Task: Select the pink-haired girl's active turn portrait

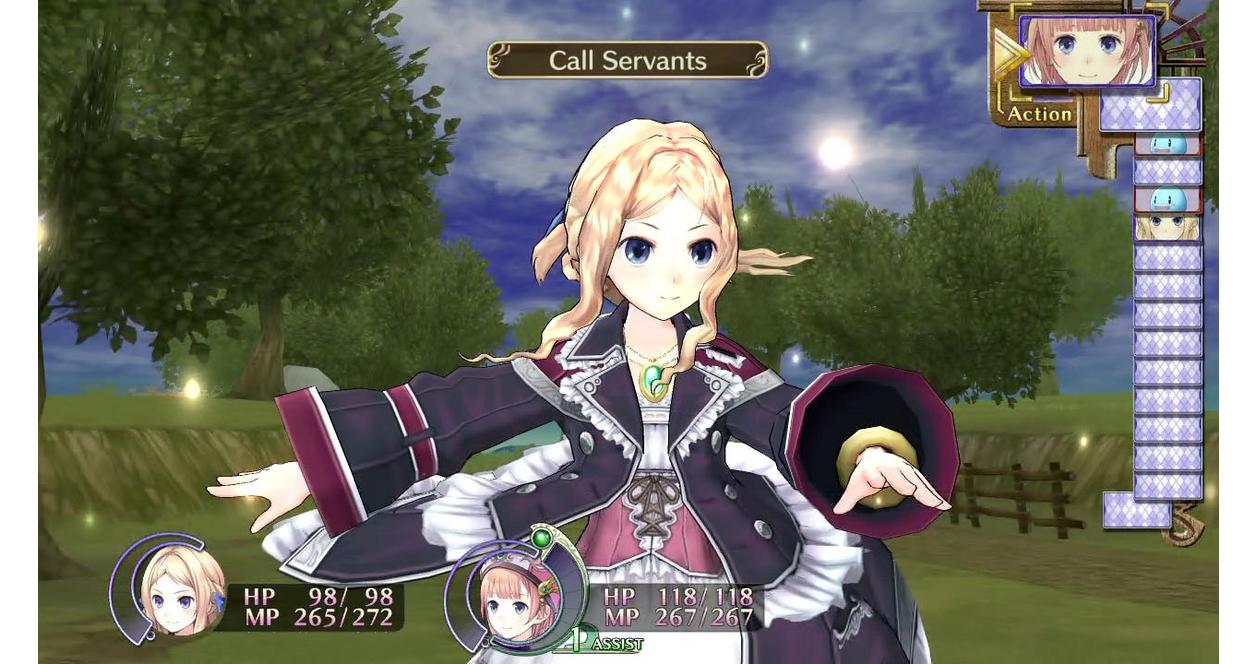Action: (1086, 49)
